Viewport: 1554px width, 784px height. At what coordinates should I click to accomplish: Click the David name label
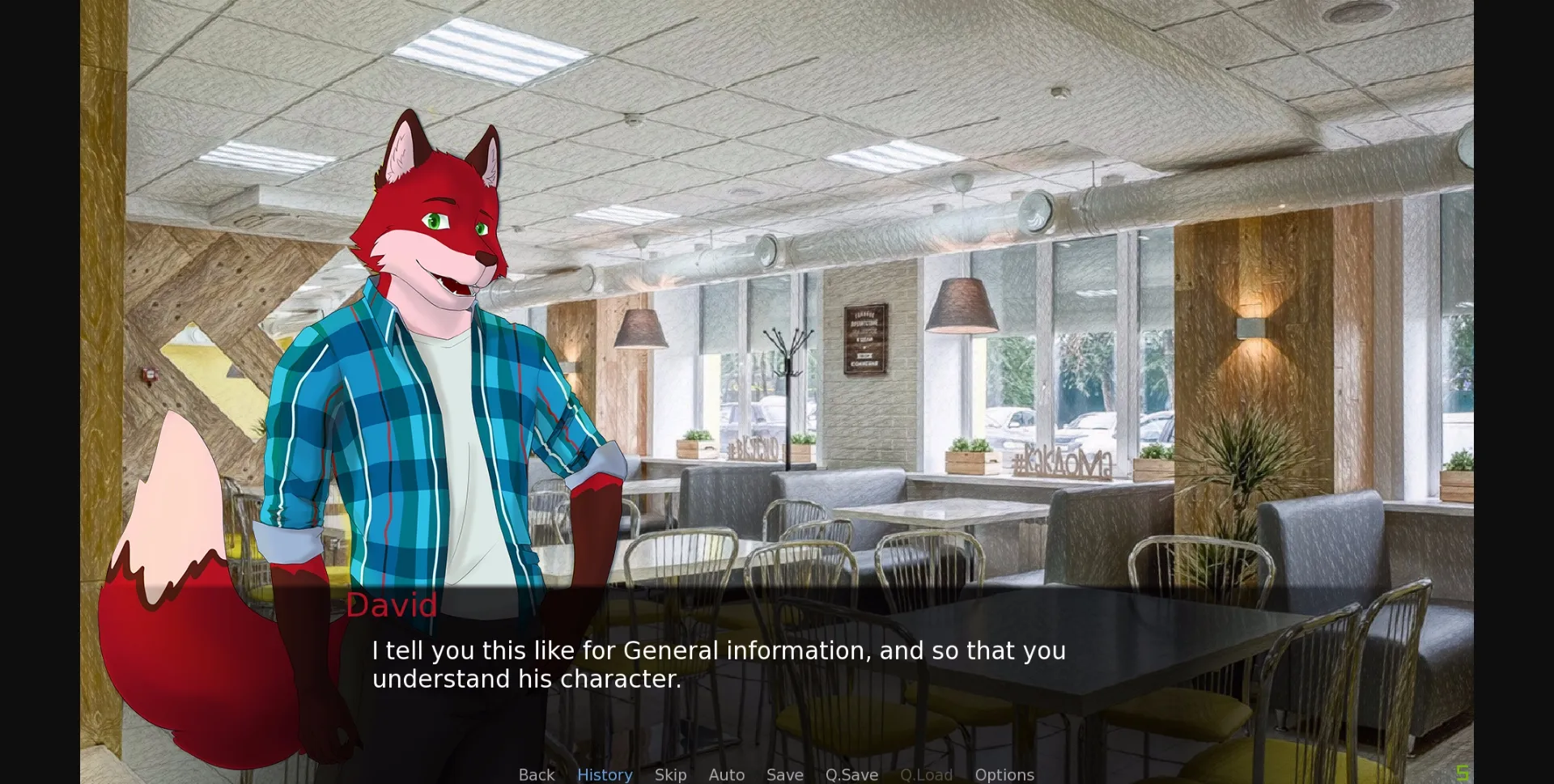point(392,605)
